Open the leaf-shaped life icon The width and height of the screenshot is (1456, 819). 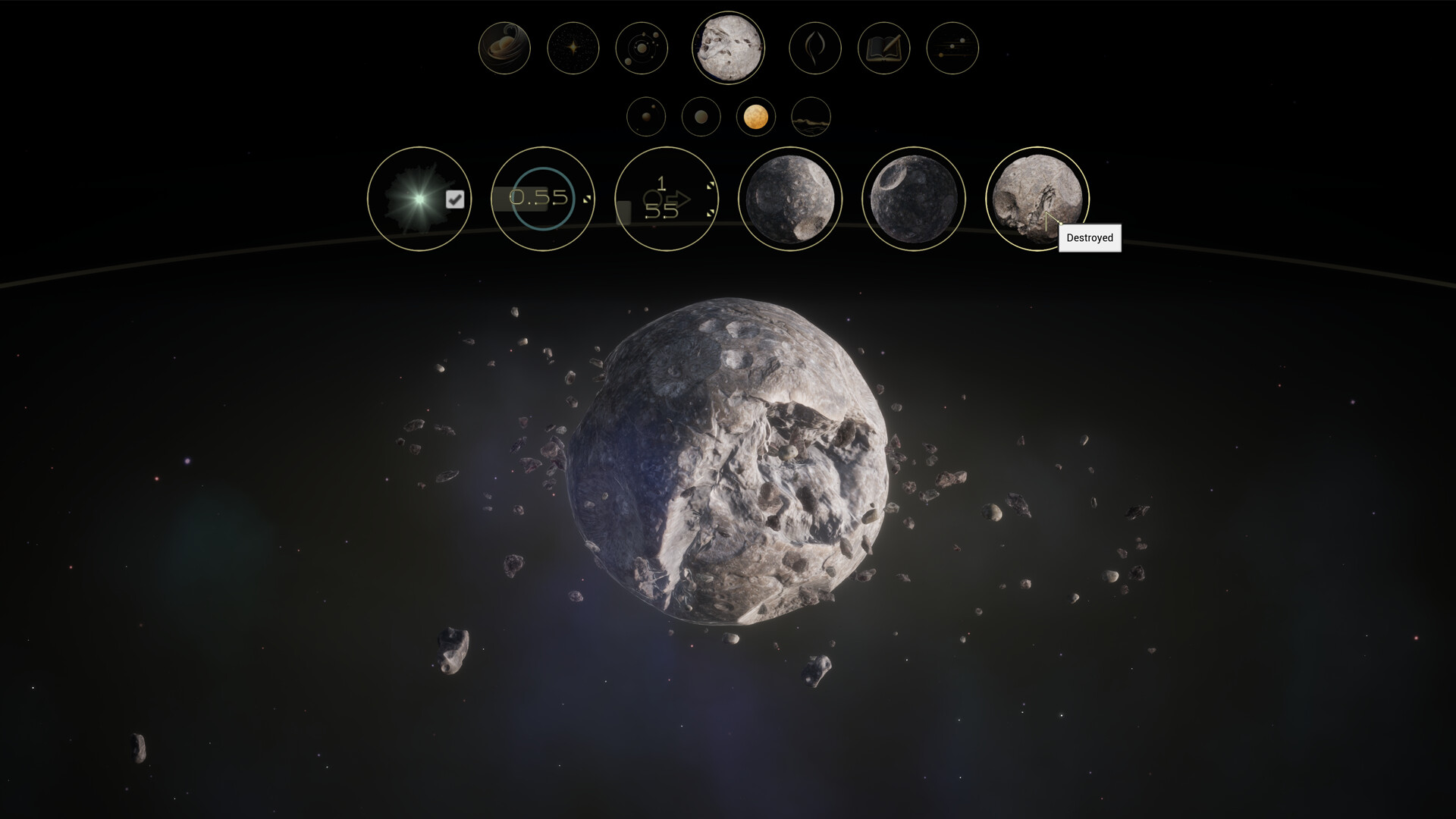pyautogui.click(x=815, y=48)
